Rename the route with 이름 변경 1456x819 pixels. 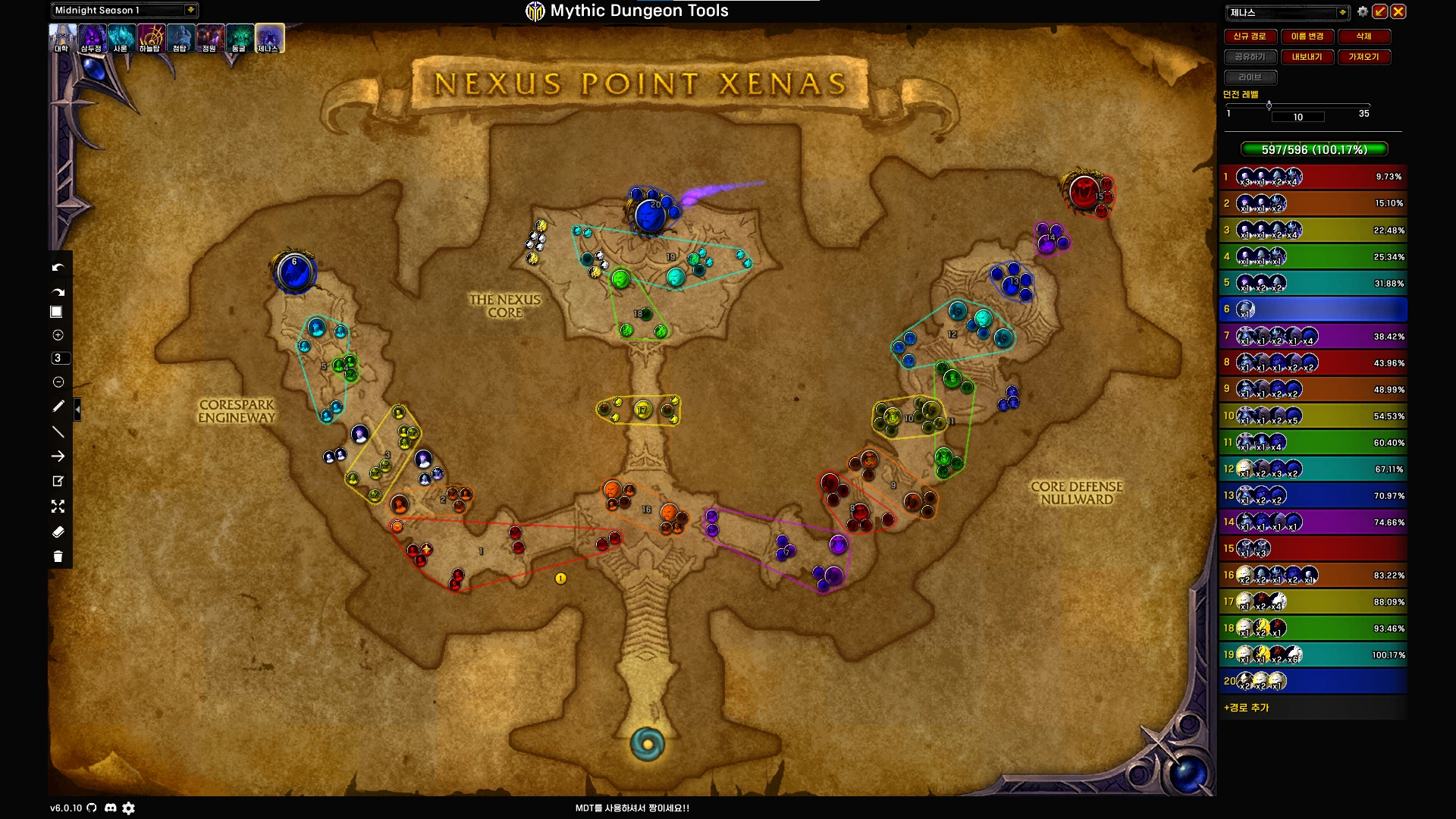pos(1307,36)
